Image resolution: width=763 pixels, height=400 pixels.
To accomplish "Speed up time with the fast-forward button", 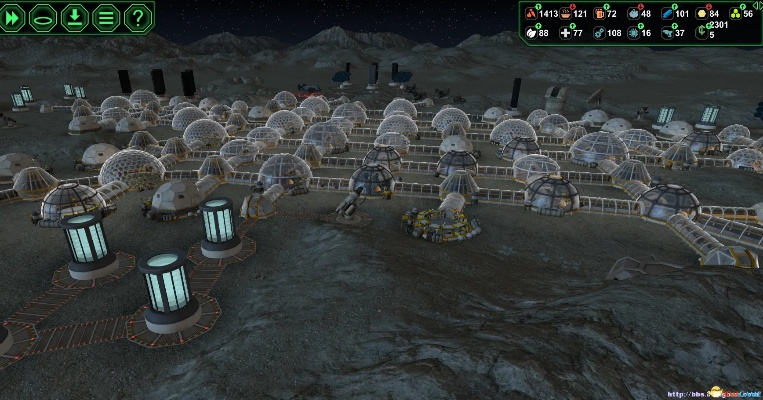I will coord(15,17).
